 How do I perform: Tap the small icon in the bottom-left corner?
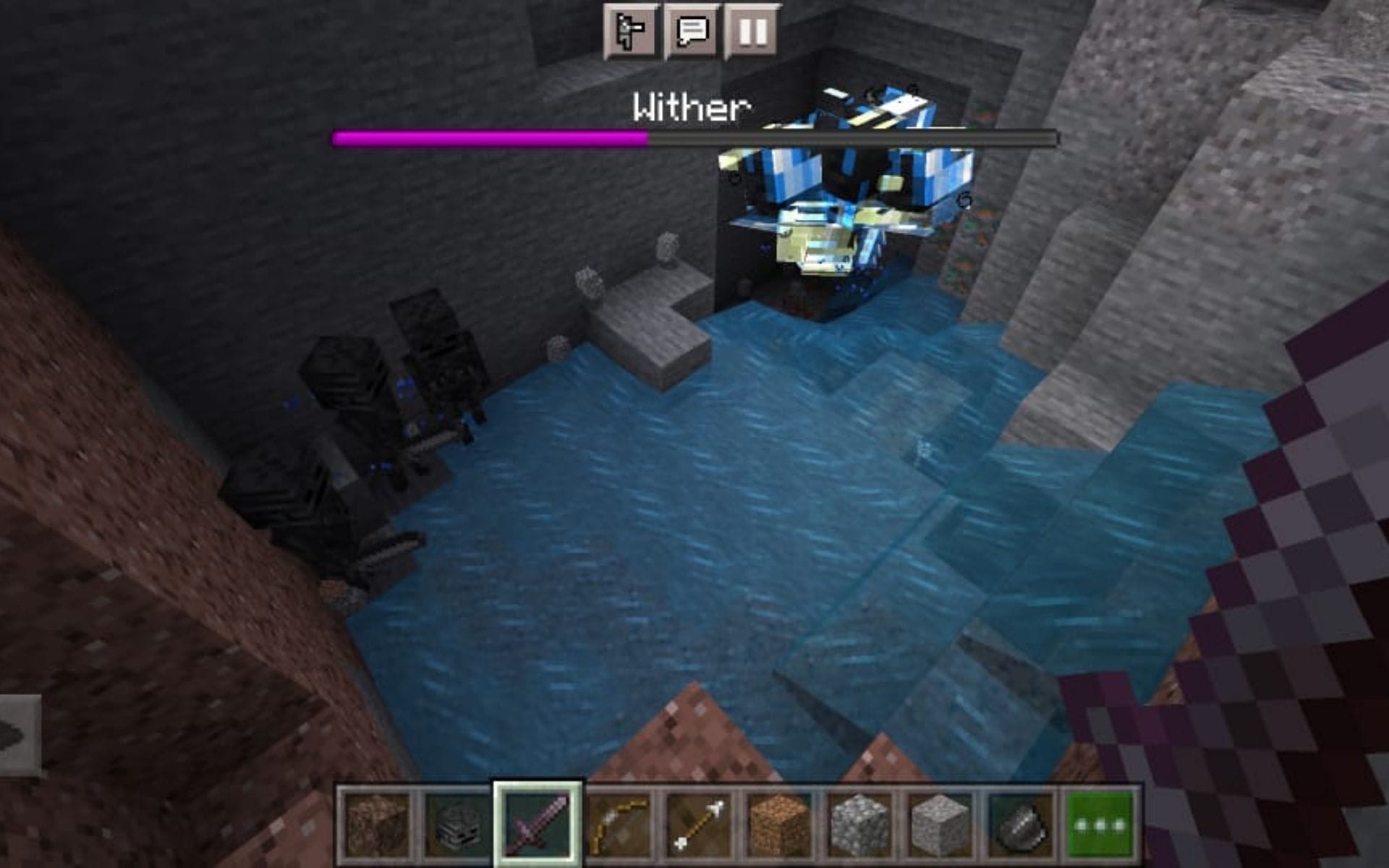point(18,731)
